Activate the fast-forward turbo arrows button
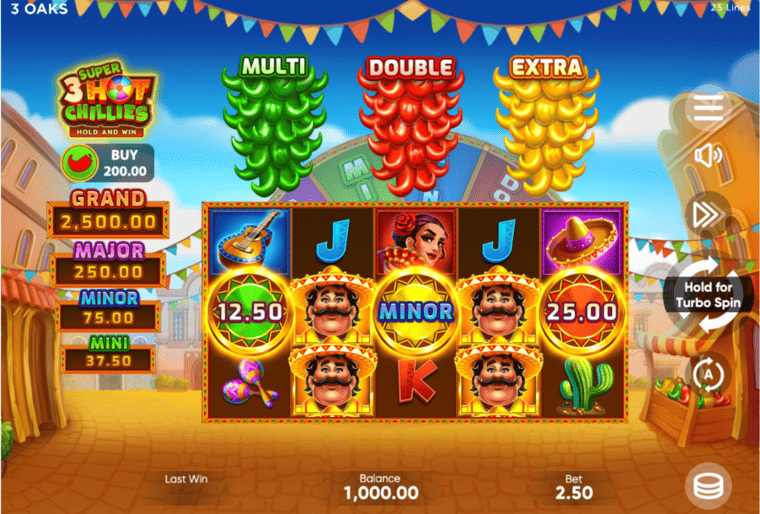The width and height of the screenshot is (760, 514). [x=708, y=213]
